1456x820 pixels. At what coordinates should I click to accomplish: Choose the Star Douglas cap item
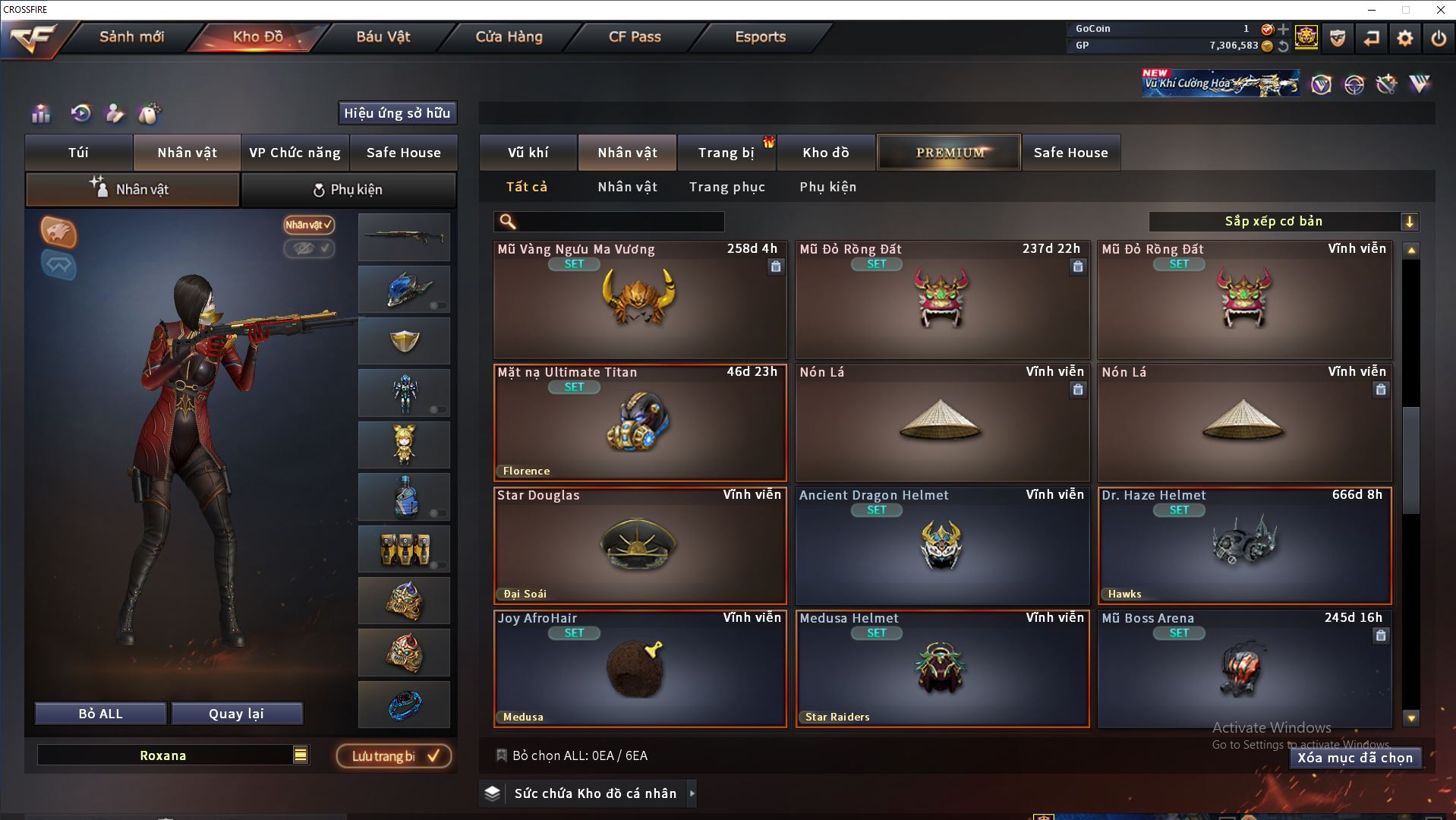point(639,546)
